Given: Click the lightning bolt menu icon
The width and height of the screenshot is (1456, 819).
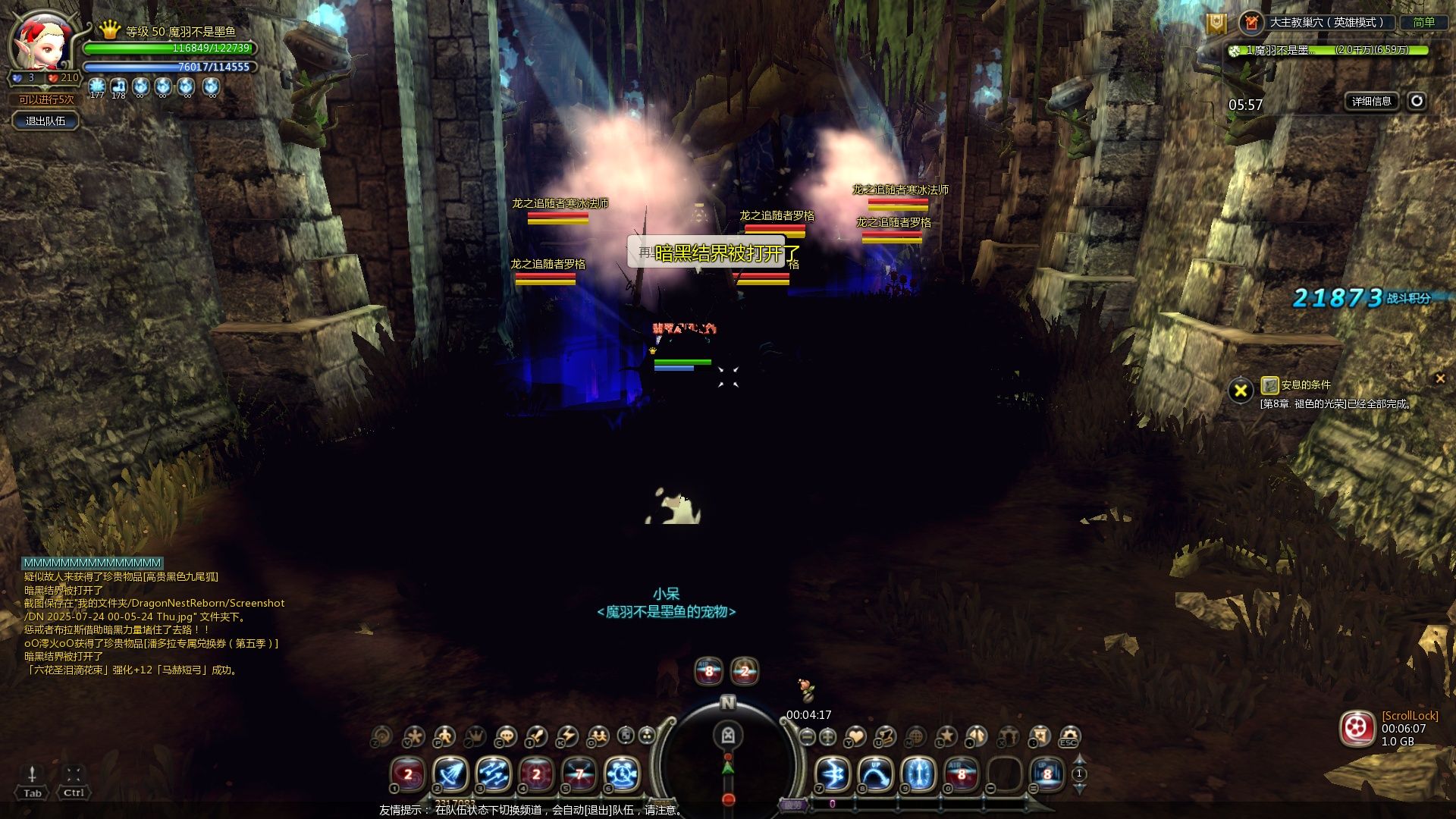Looking at the screenshot, I should click(x=566, y=736).
